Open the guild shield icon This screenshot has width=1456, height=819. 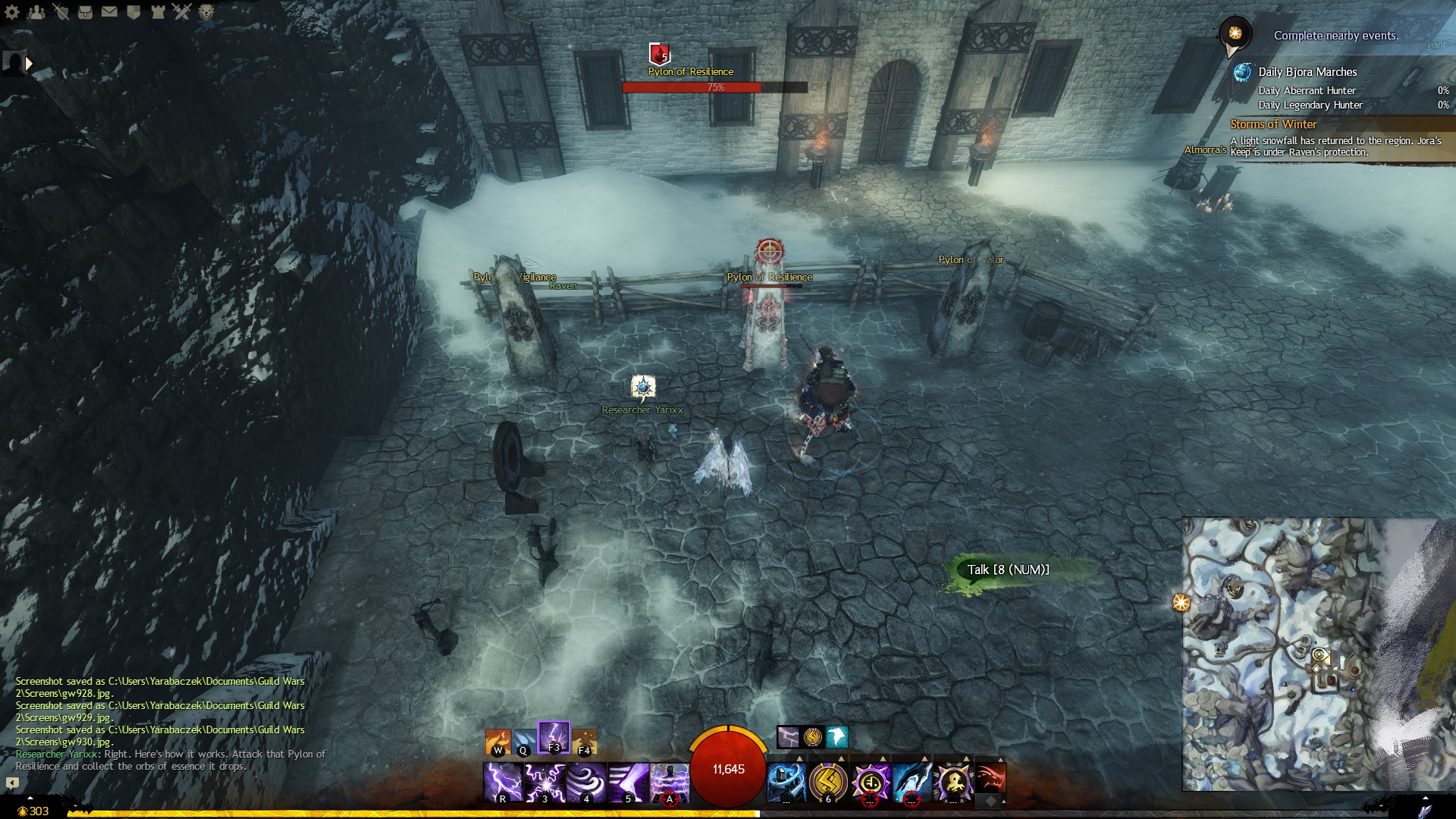[x=133, y=11]
